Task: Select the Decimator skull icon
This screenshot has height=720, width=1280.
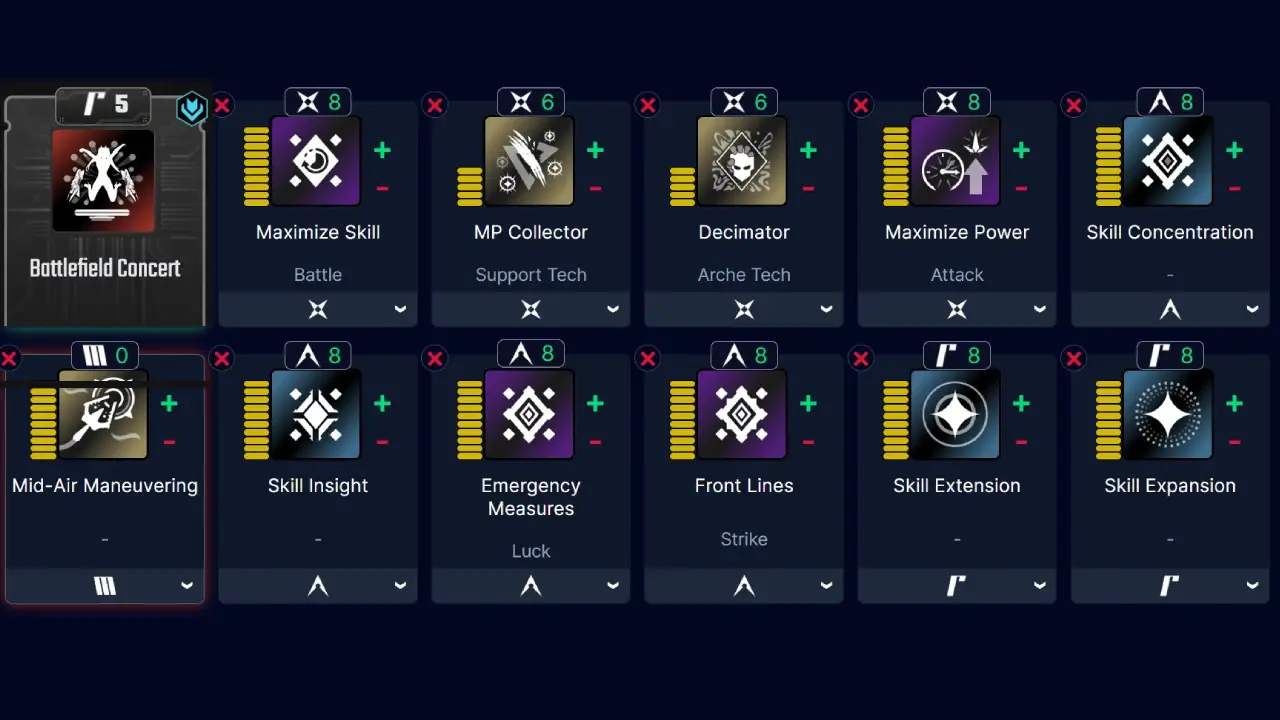Action: (743, 161)
